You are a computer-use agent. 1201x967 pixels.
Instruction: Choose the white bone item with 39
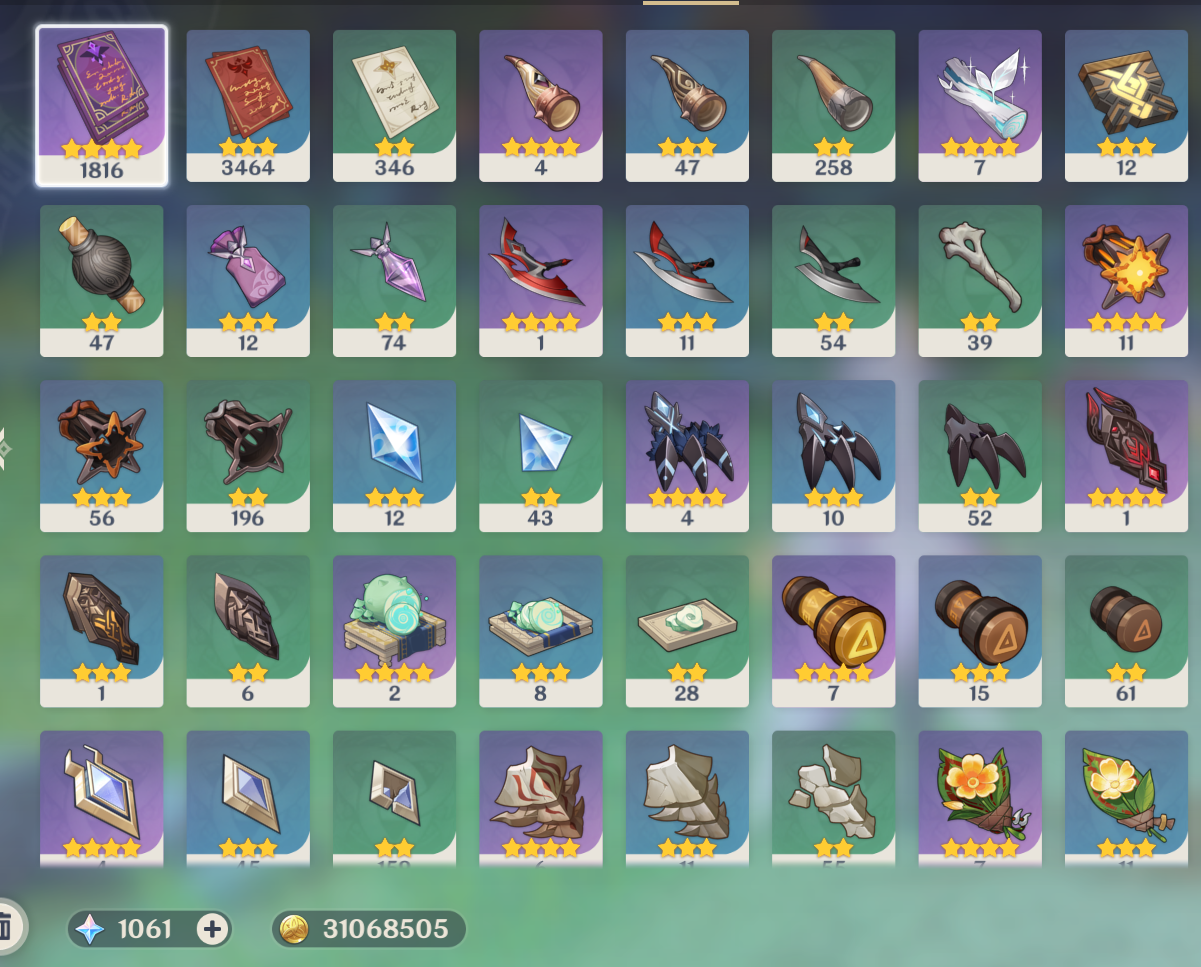[x=980, y=280]
